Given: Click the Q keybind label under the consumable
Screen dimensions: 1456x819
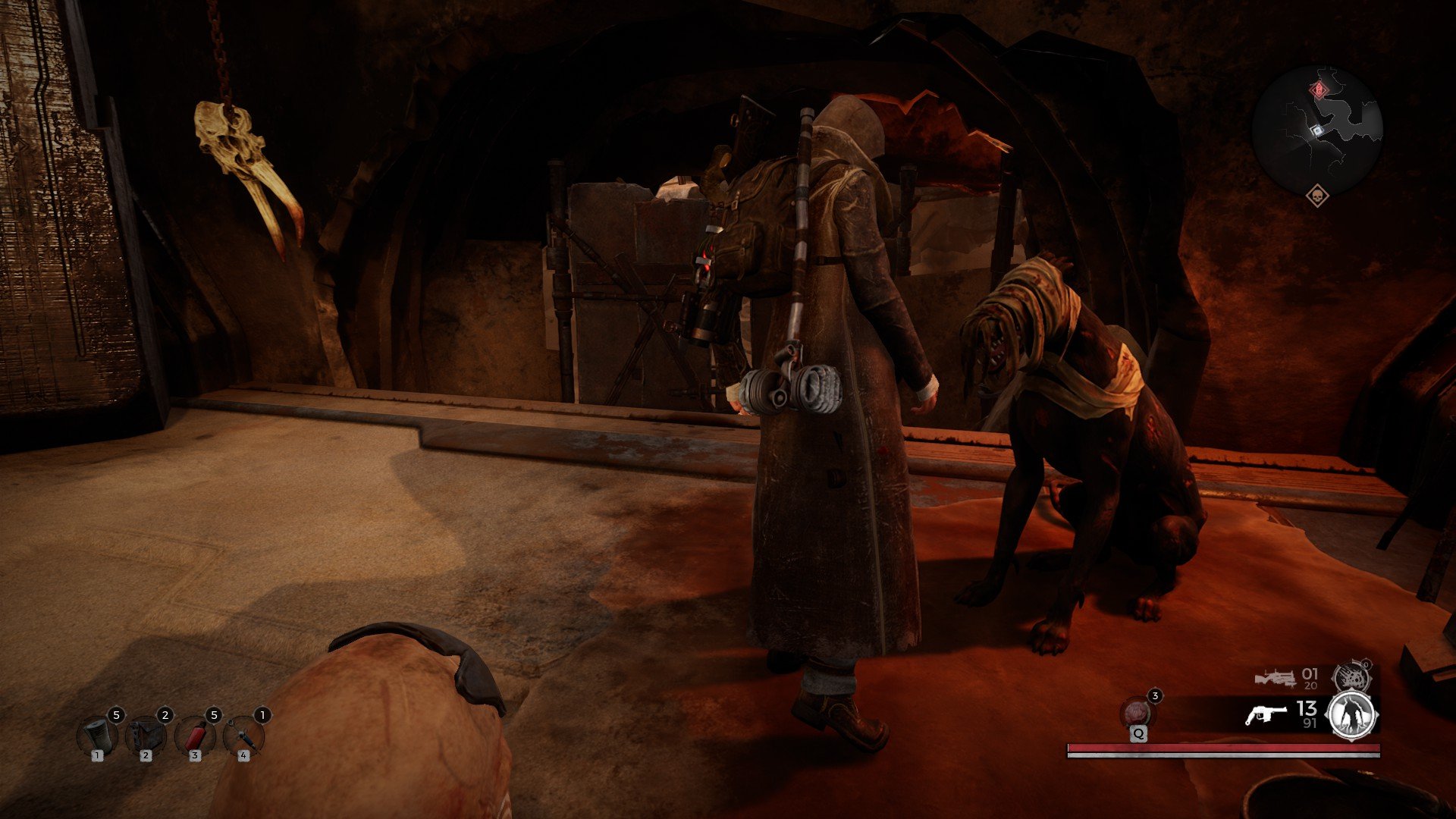Looking at the screenshot, I should [x=1139, y=734].
